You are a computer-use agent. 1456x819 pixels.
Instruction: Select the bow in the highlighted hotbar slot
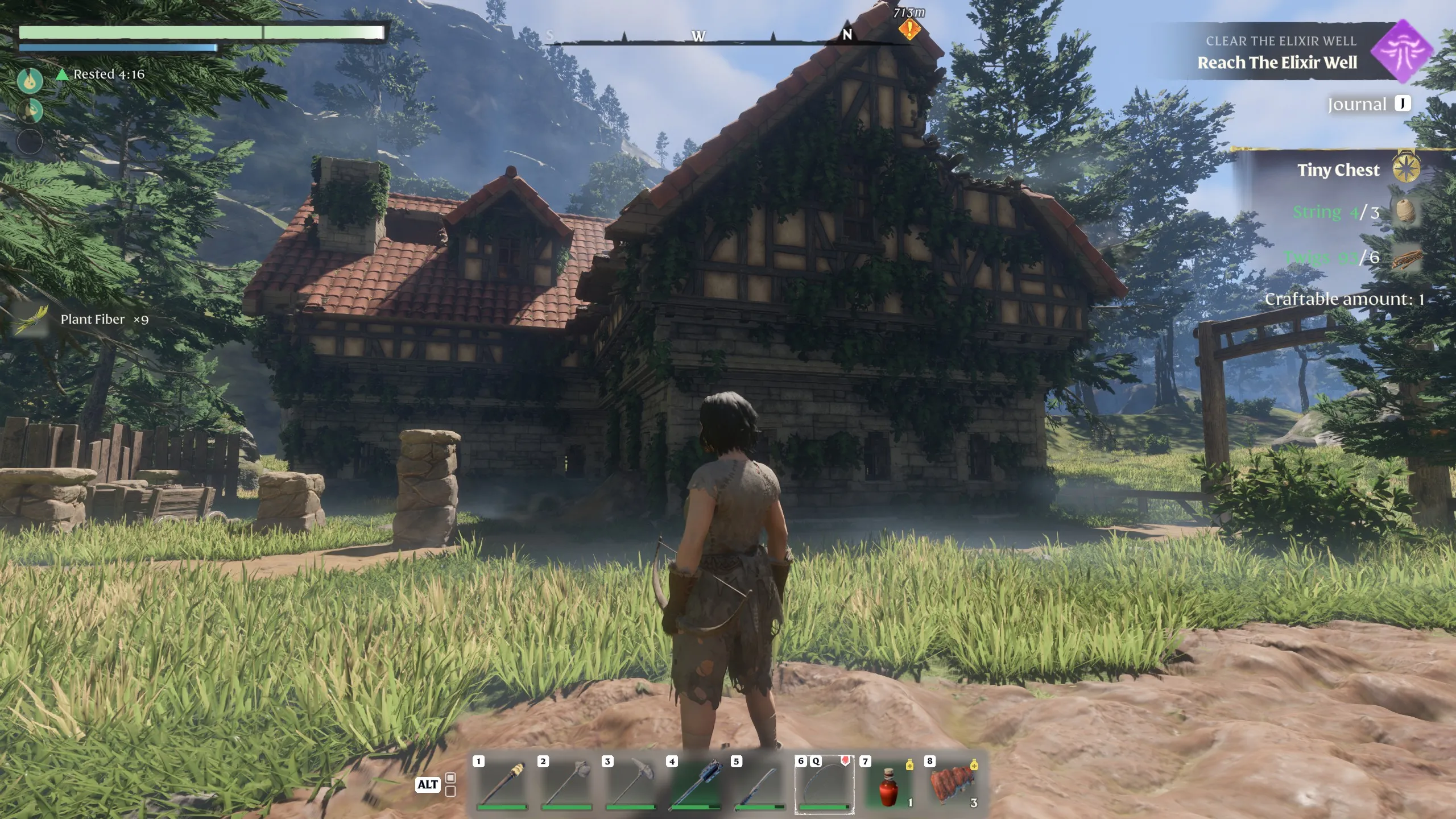pyautogui.click(x=824, y=784)
